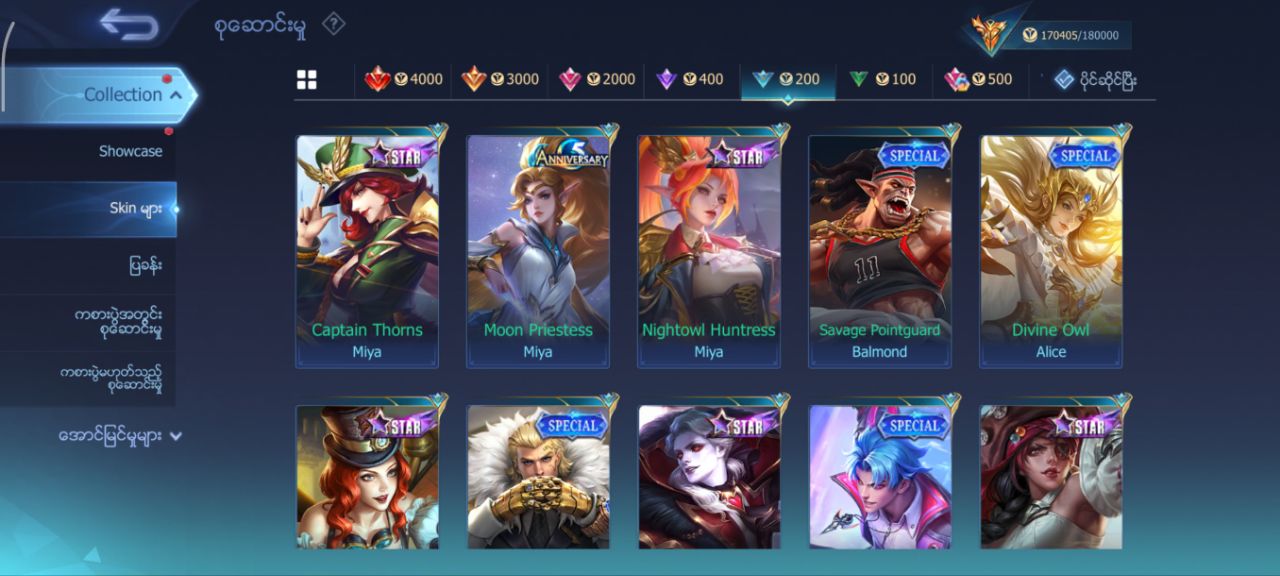Select the Captain Thorns Miya skin card
Viewport: 1280px width, 576px height.
point(367,251)
